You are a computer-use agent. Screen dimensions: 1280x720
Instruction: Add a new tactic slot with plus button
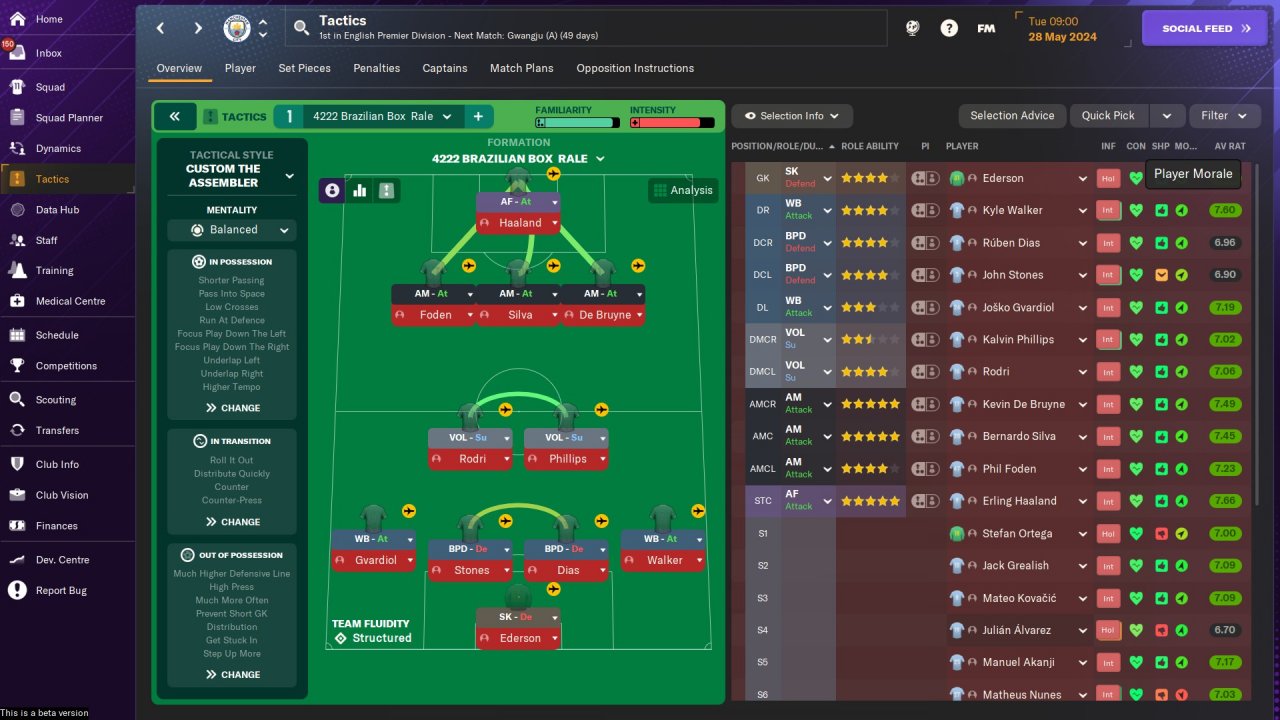[x=478, y=116]
